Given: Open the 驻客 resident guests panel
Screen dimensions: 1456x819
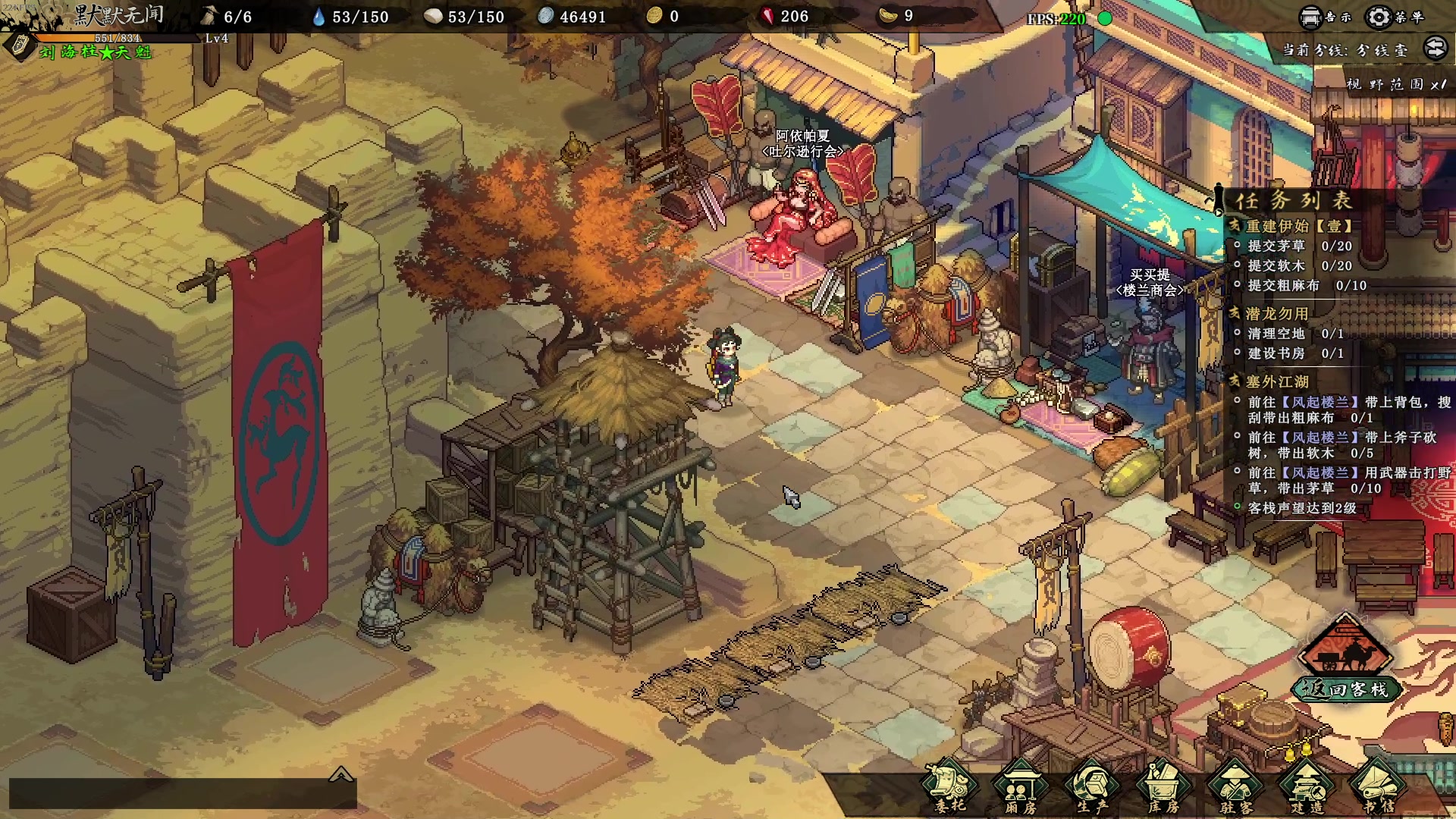Looking at the screenshot, I should [1235, 789].
